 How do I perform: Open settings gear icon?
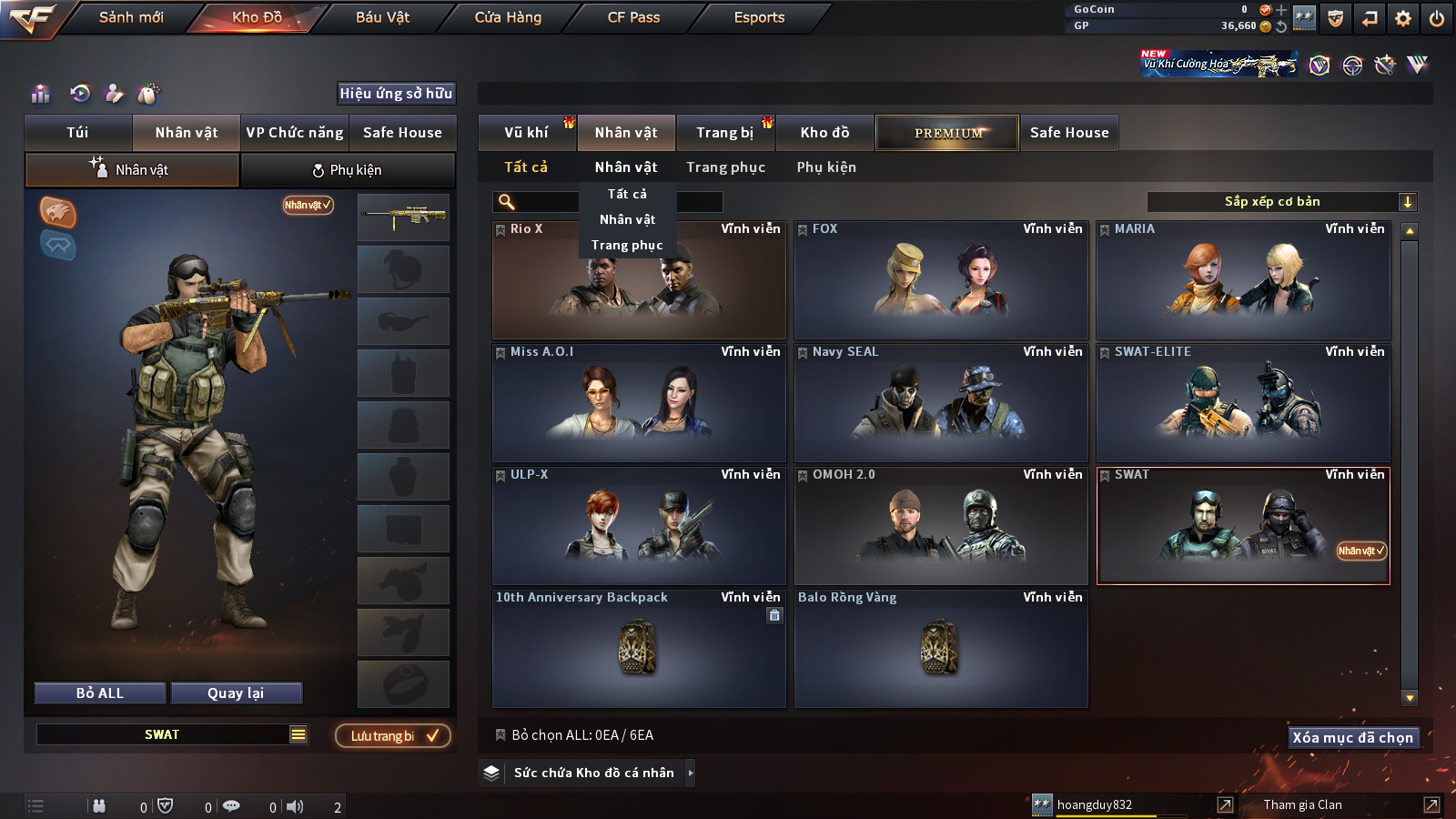click(x=1403, y=18)
